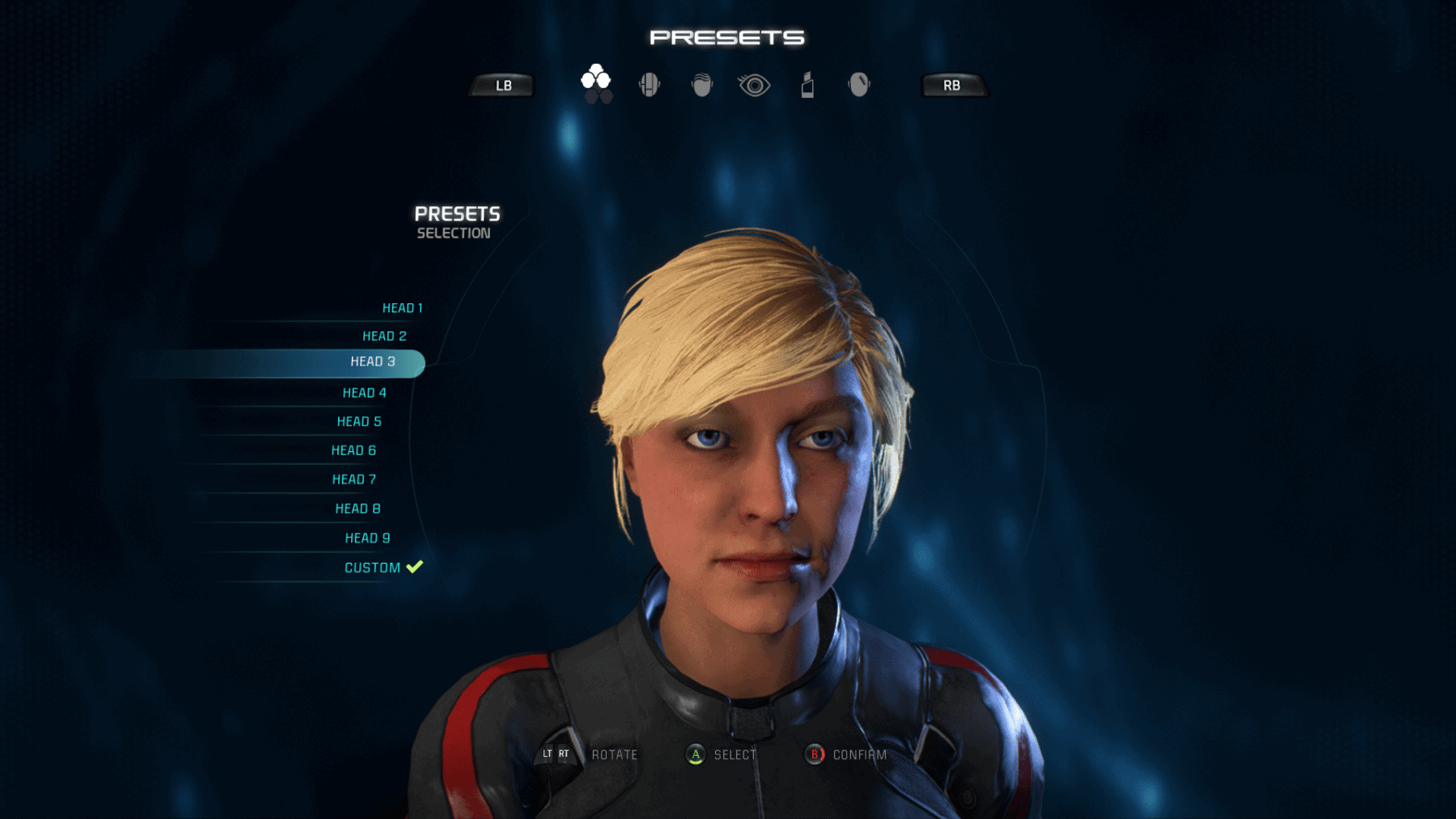
Task: Switch to the Head 6 preset
Action: tap(353, 450)
